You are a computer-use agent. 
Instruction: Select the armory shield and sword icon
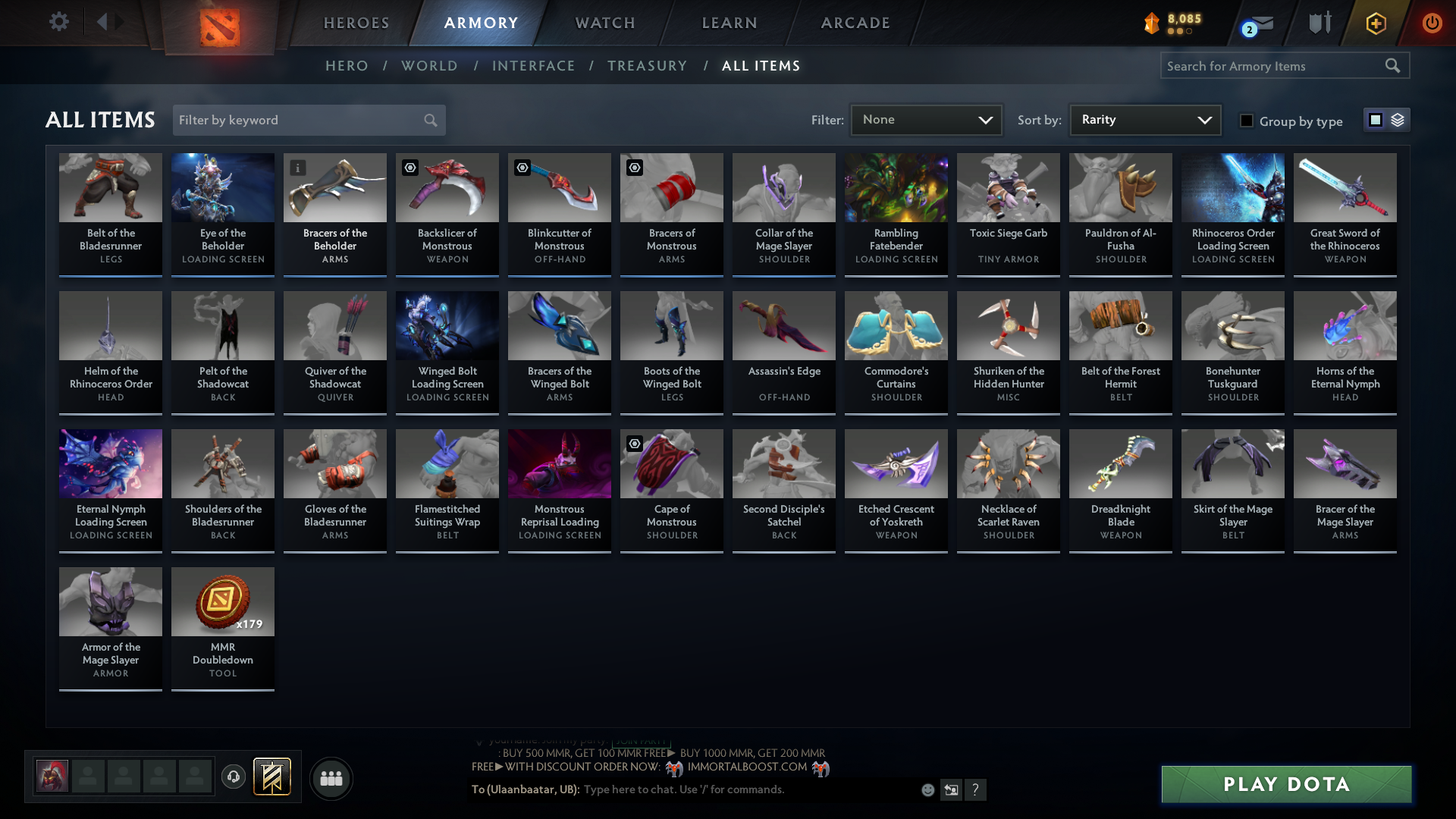coord(1319,23)
